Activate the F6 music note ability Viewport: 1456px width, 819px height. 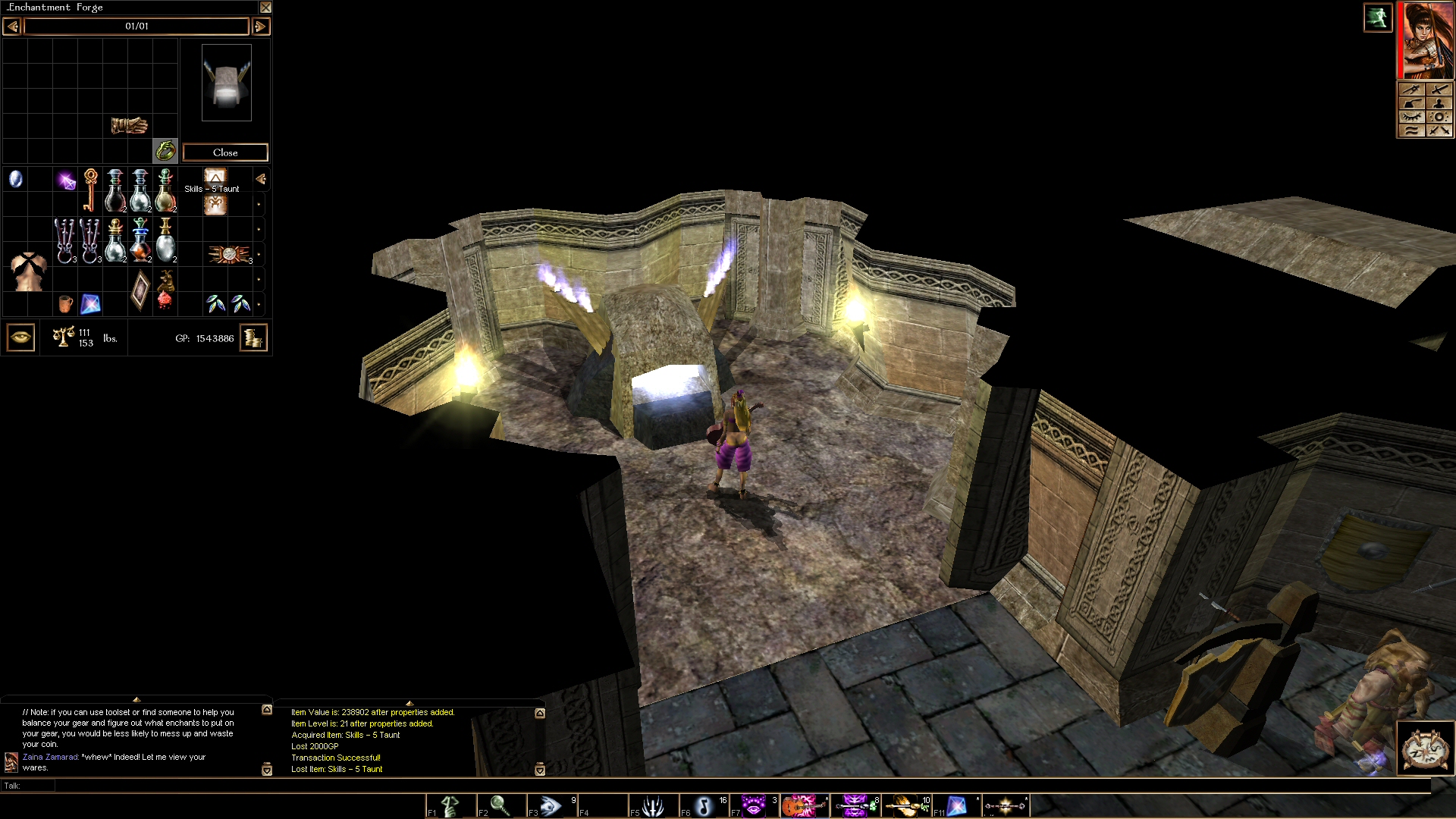703,806
